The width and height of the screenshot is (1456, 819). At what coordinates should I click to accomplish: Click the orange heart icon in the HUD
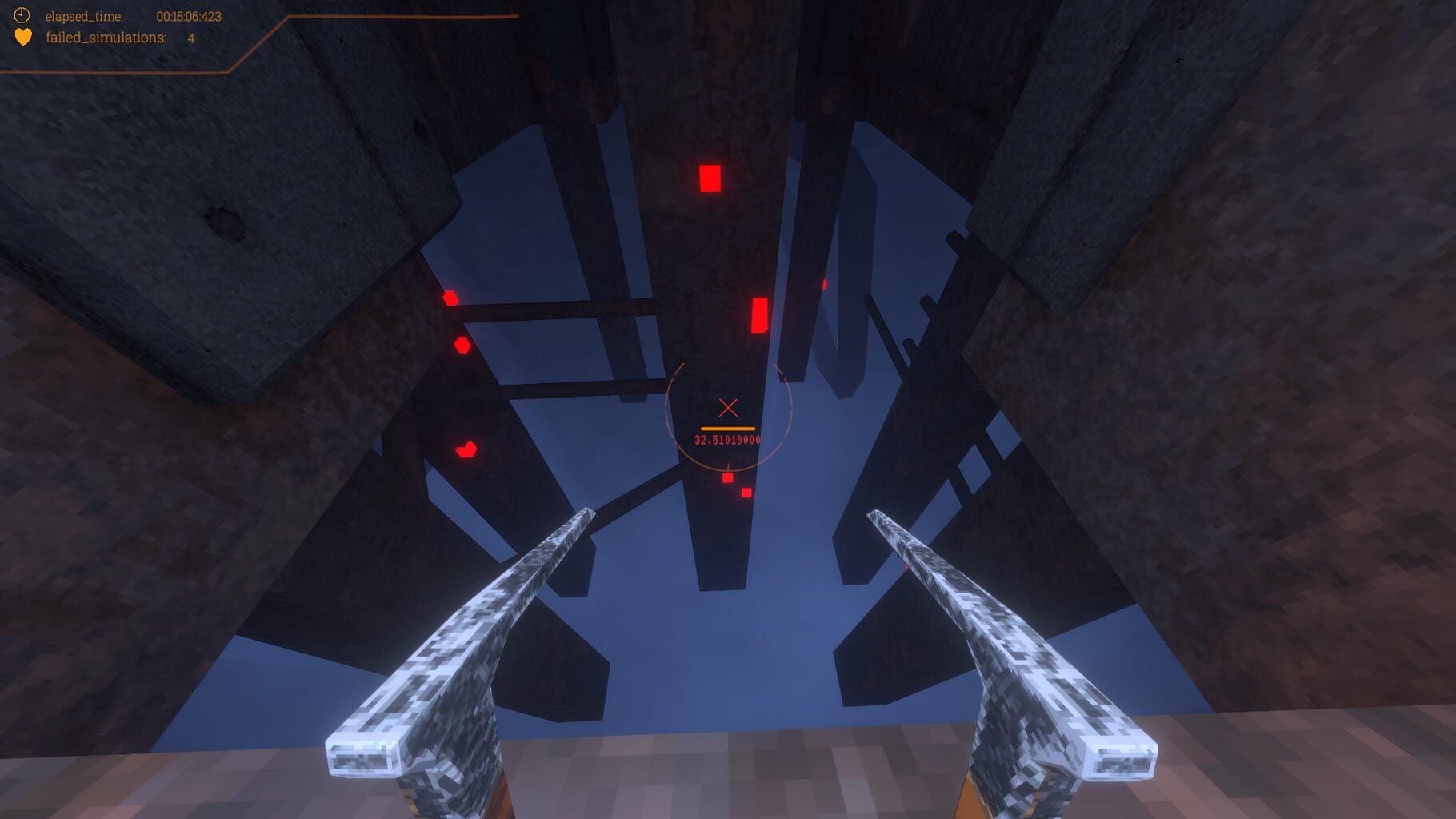(x=22, y=36)
